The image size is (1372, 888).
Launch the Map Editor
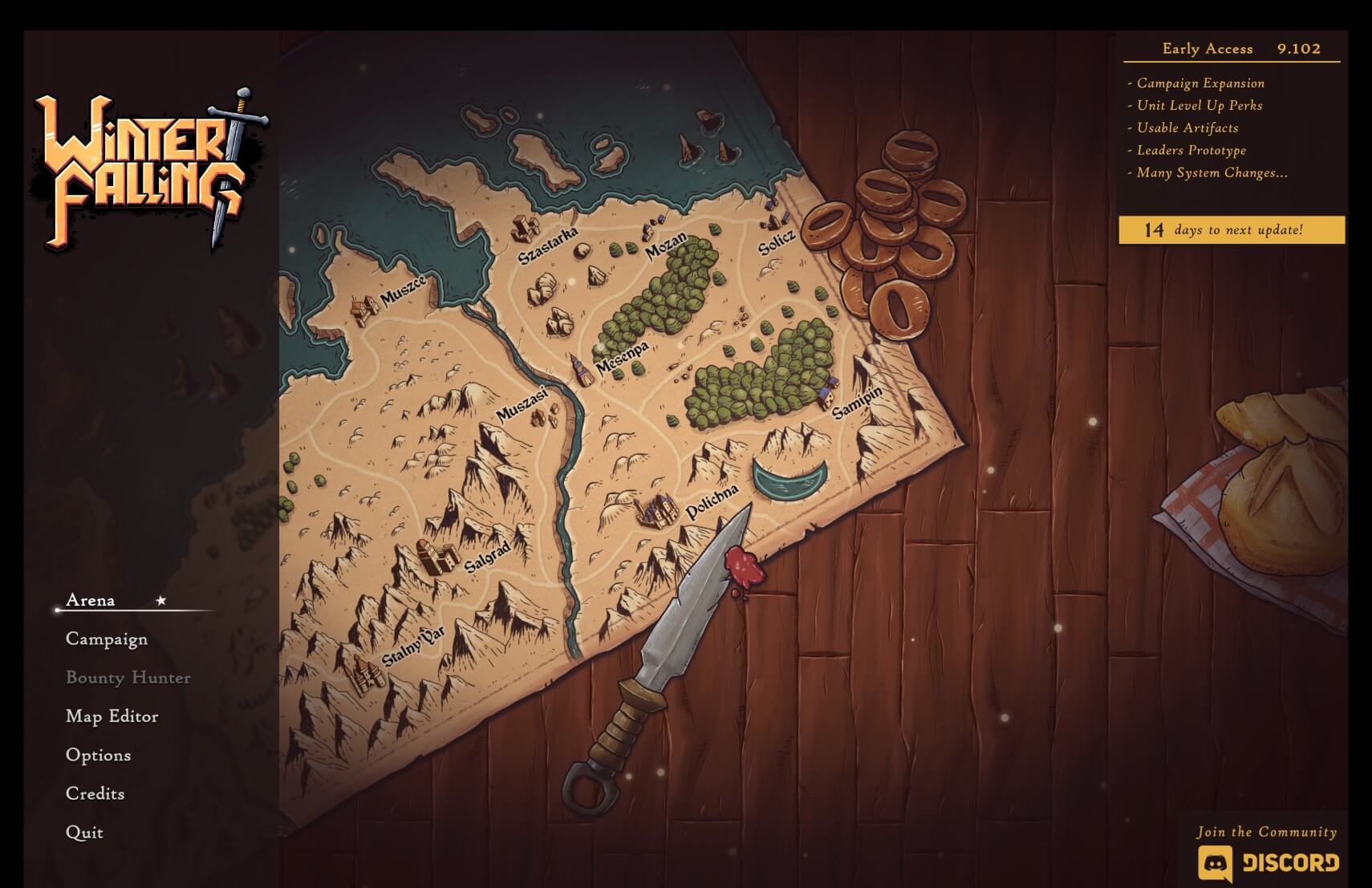112,716
